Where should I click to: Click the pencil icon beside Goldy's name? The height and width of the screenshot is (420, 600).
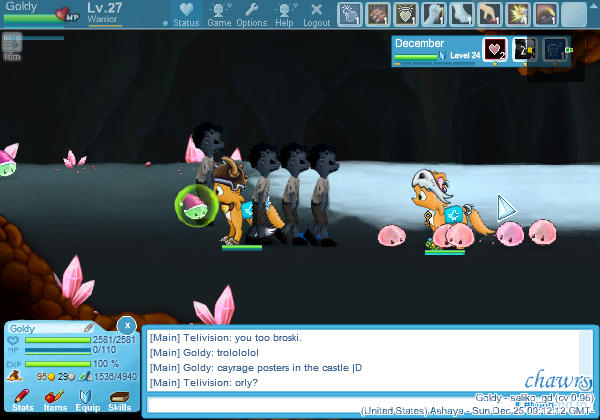(89, 327)
